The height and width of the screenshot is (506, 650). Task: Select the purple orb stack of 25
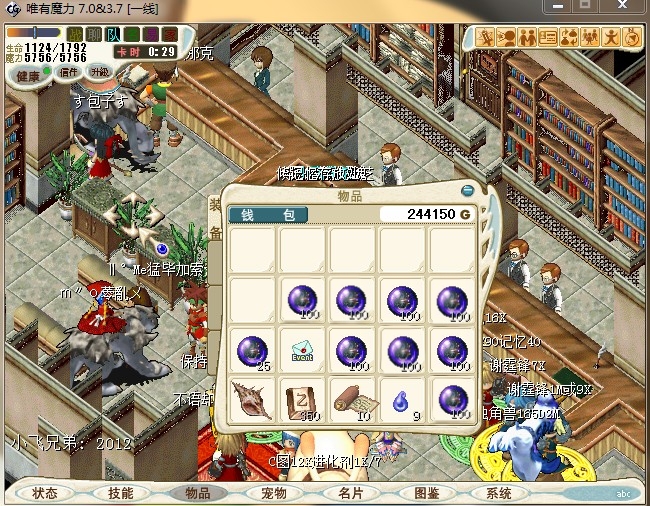pos(251,351)
